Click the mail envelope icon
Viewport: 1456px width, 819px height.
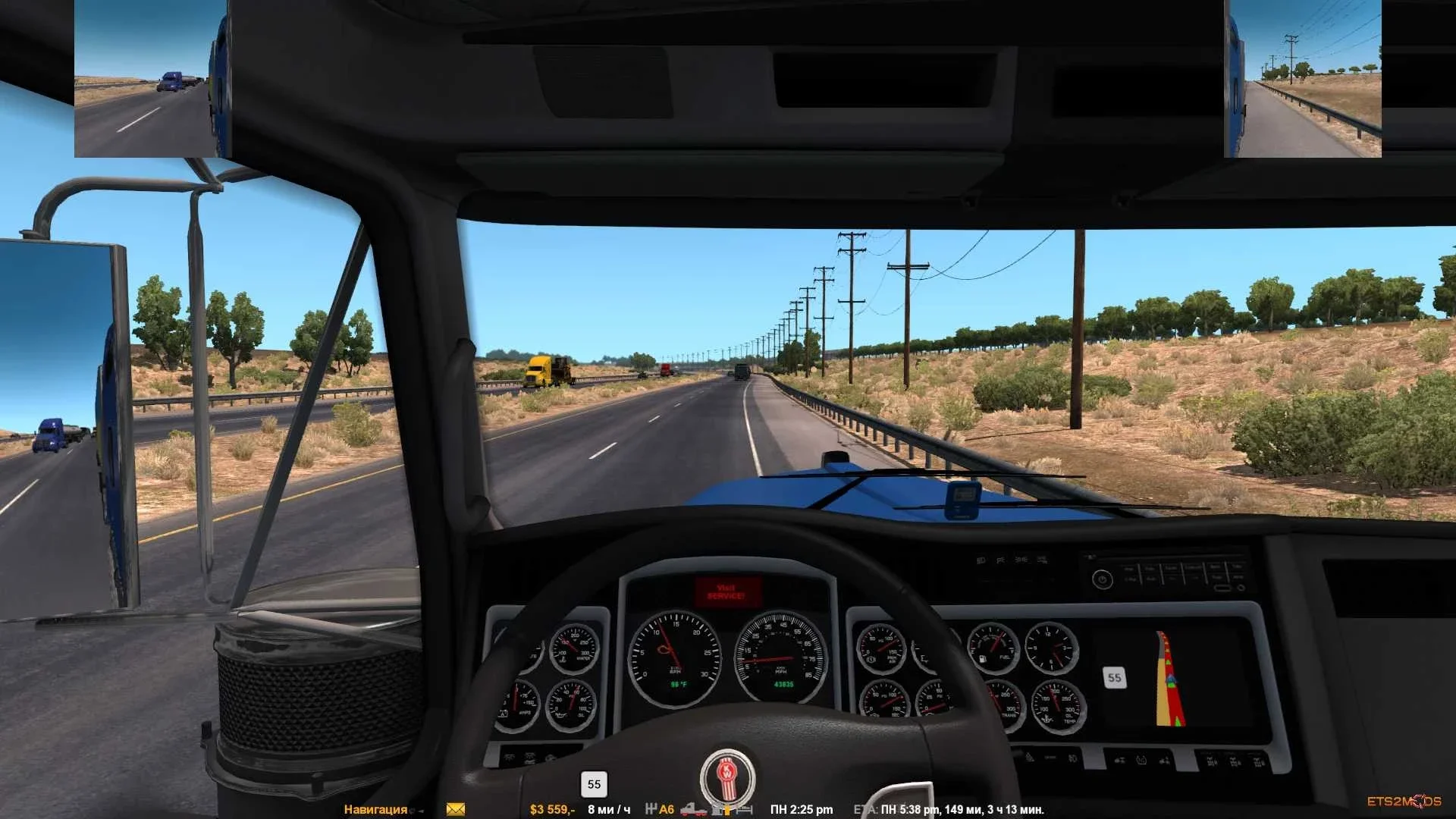pos(457,810)
